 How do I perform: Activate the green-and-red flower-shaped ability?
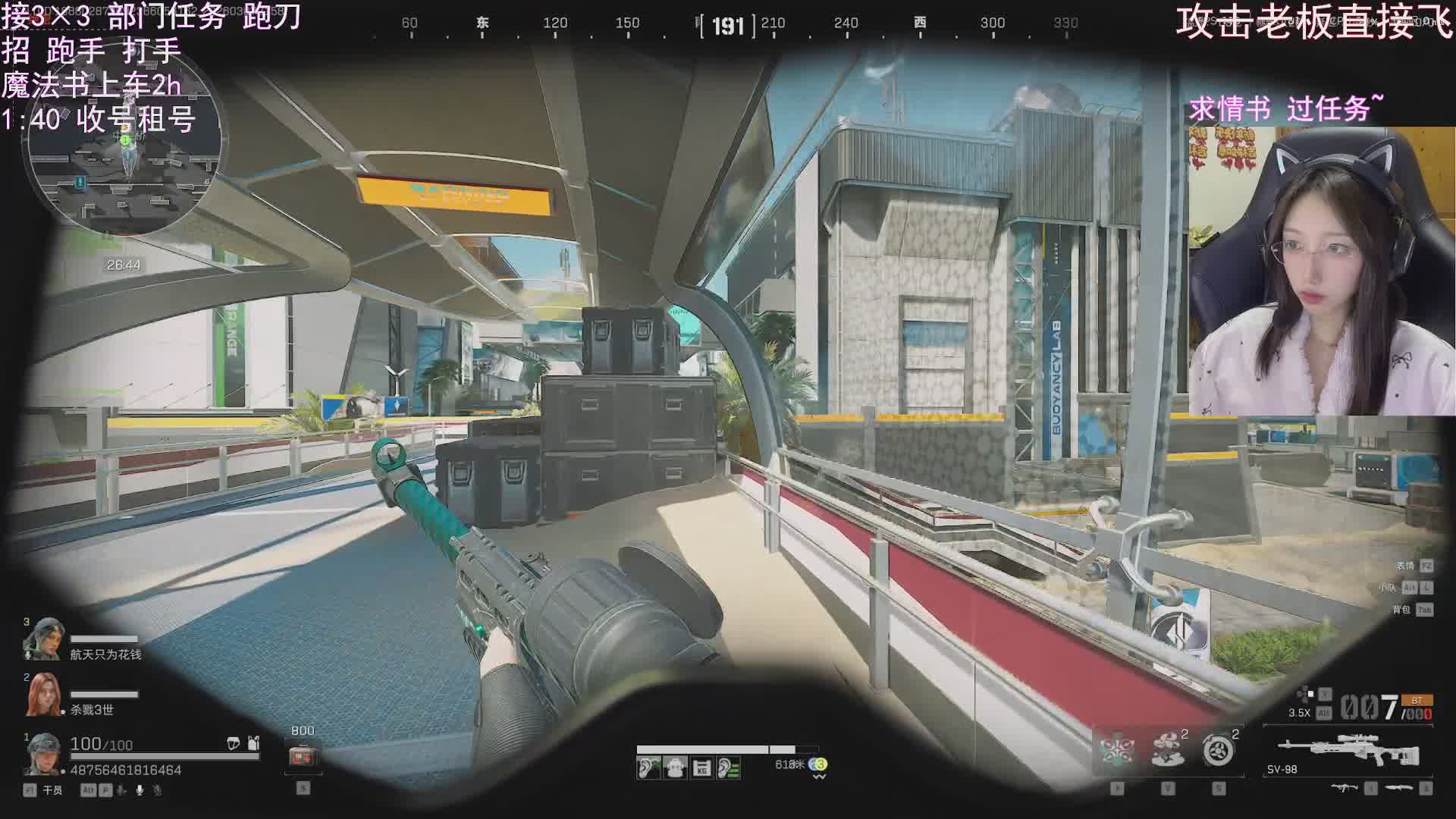pyautogui.click(x=1117, y=751)
